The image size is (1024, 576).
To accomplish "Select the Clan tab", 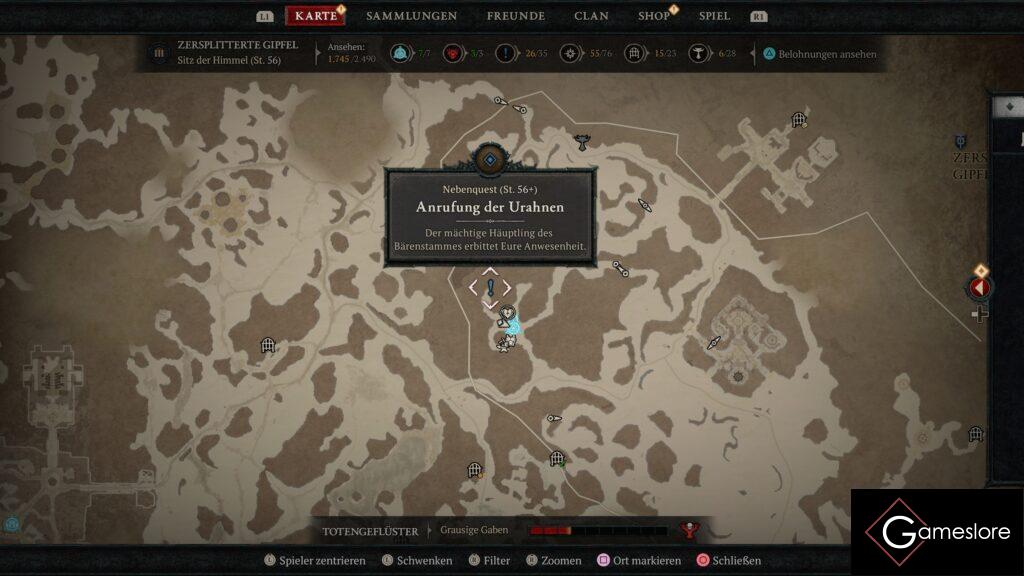I will pos(591,16).
